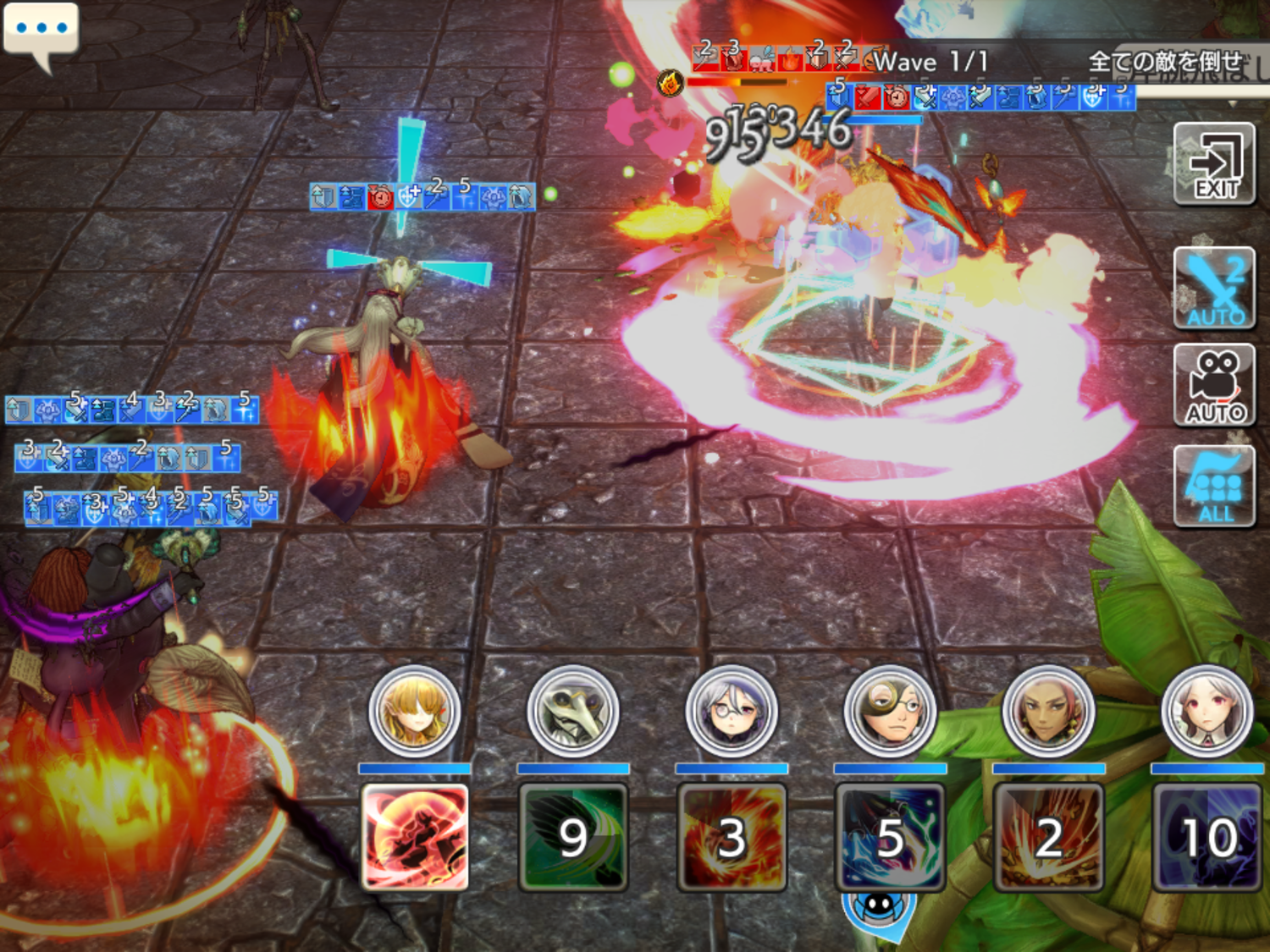Open the chat speech bubble
The image size is (1270, 952).
41,32
